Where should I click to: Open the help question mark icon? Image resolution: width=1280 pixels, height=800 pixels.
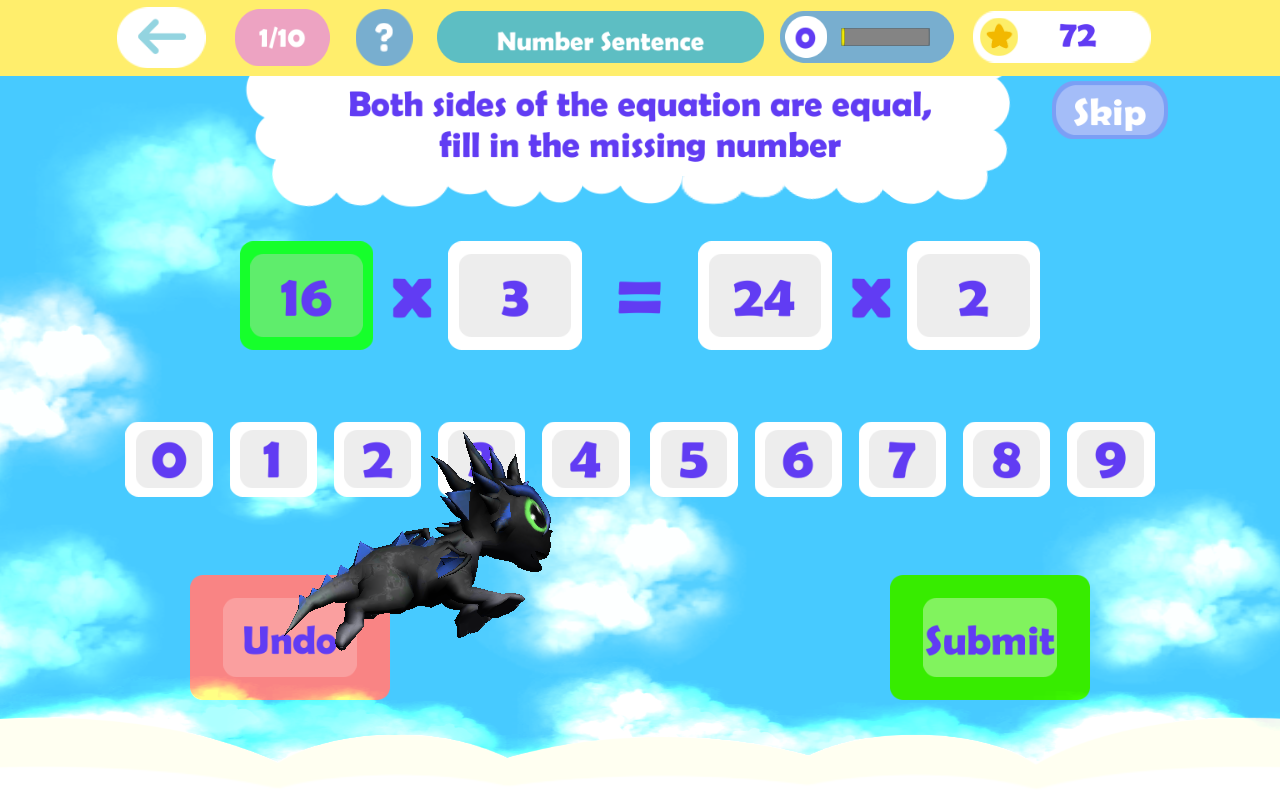point(384,37)
